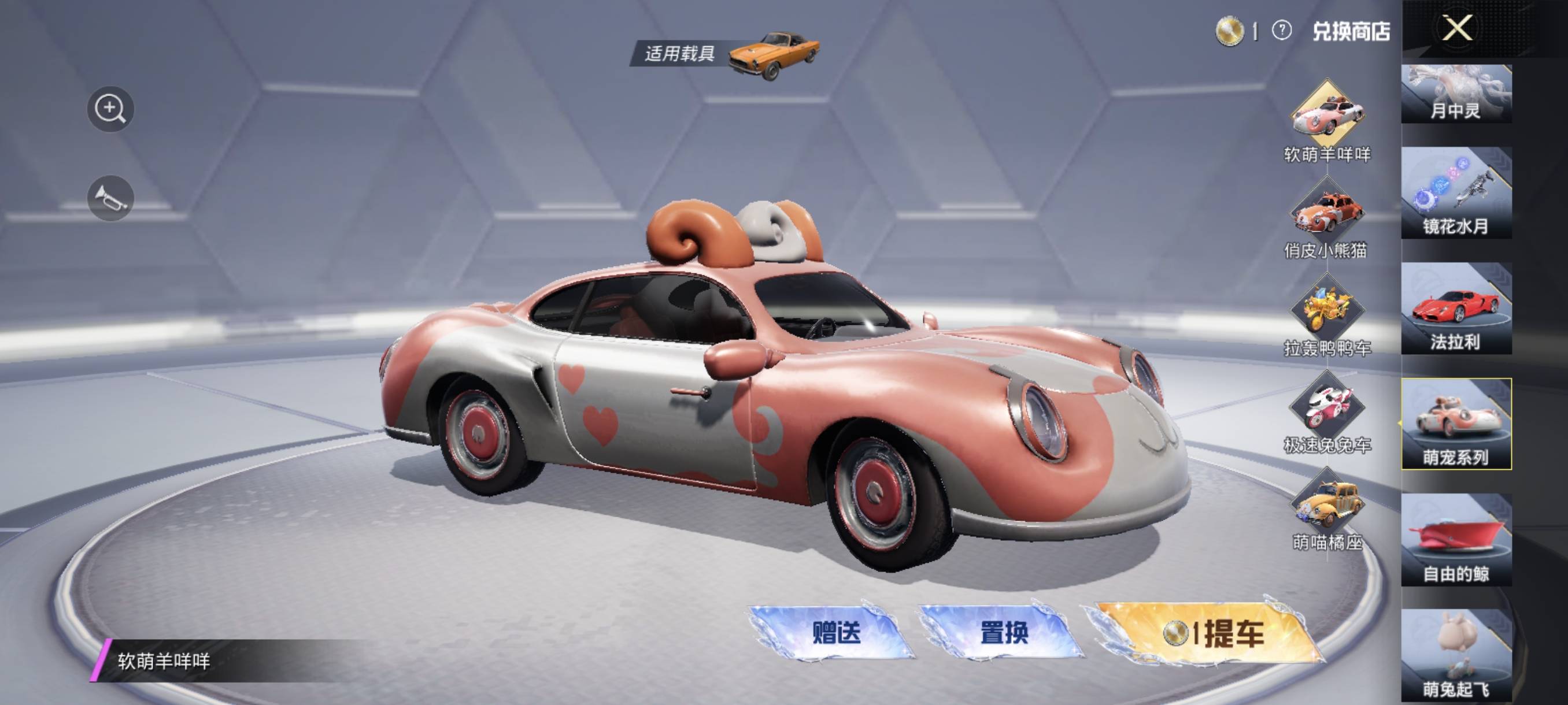The height and width of the screenshot is (705, 1568).
Task: Switch to the 法拉利 Ferrari category
Action: point(1456,309)
